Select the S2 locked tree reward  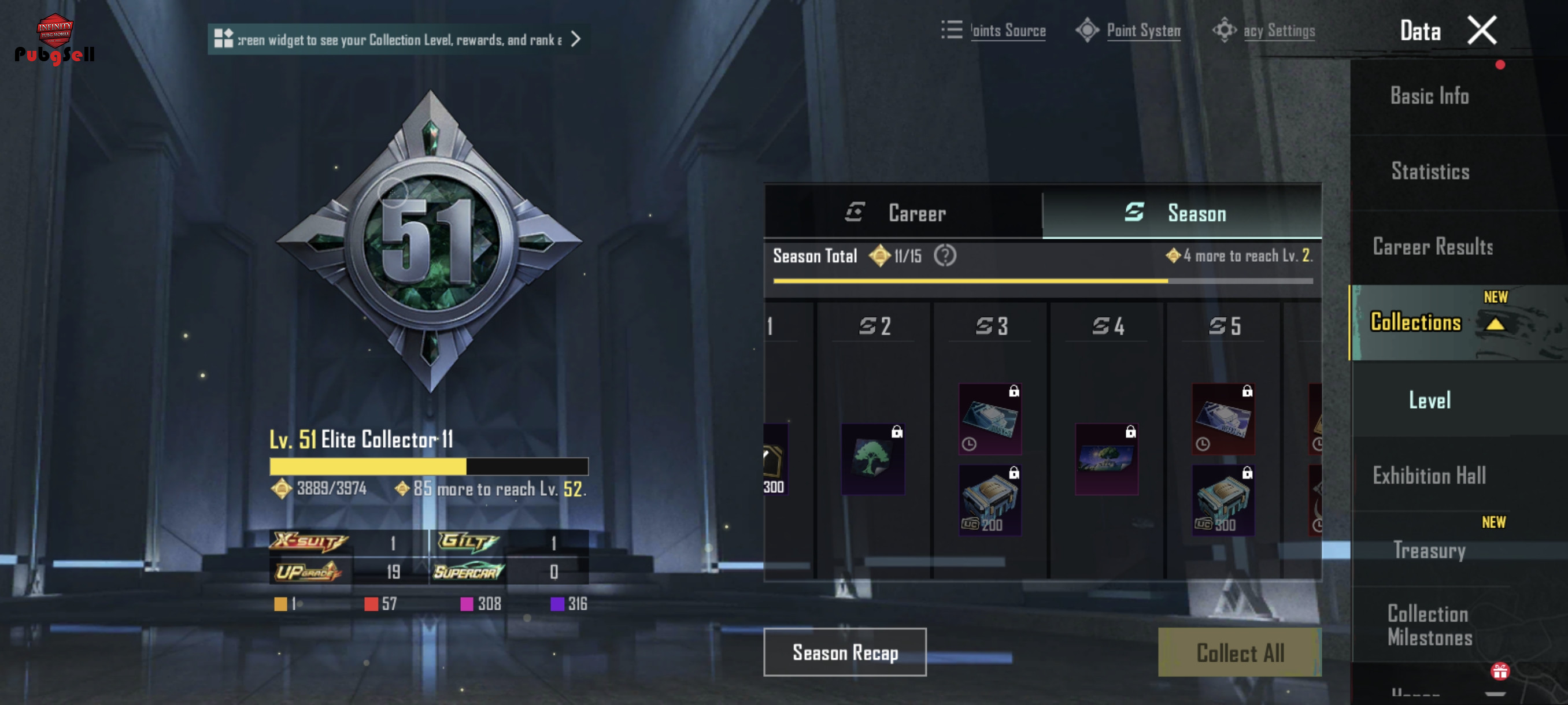pos(872,459)
